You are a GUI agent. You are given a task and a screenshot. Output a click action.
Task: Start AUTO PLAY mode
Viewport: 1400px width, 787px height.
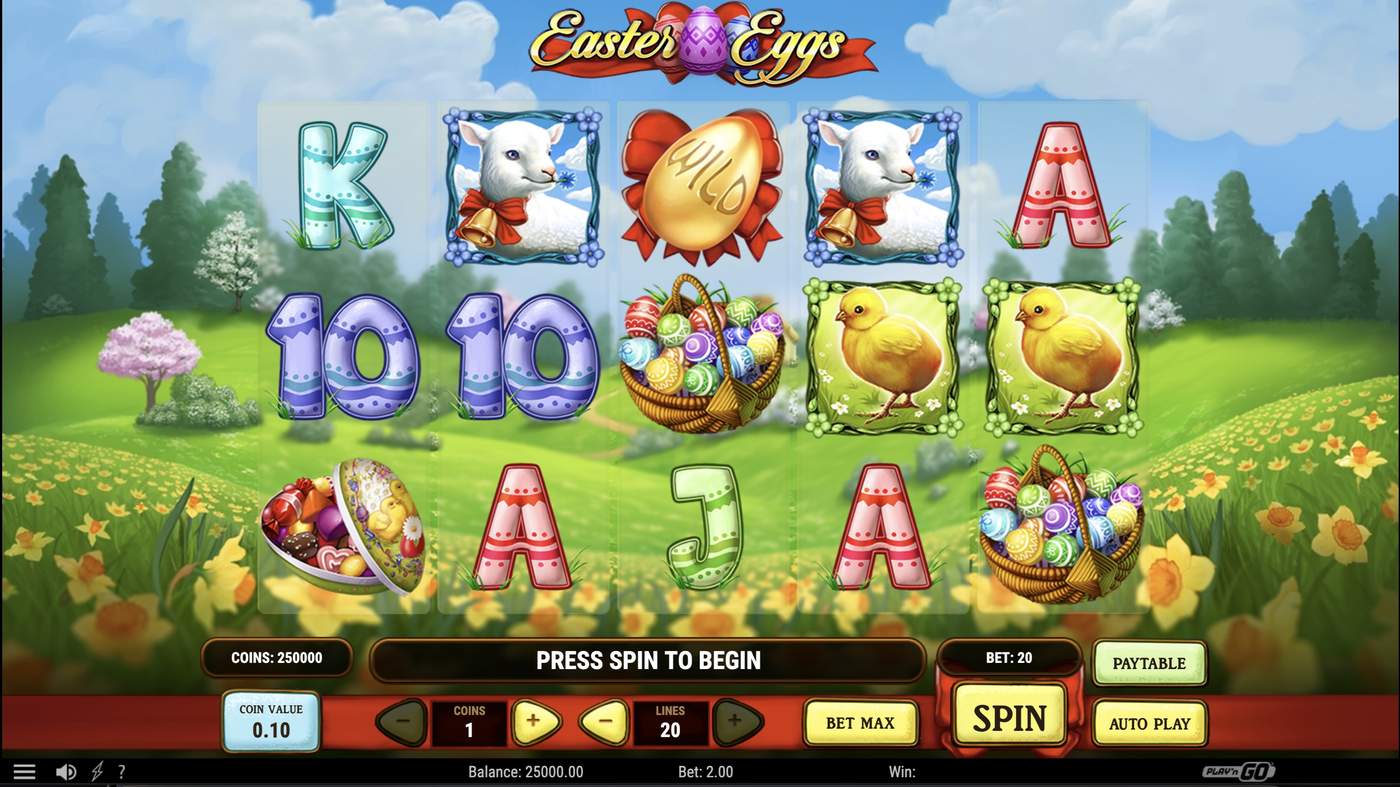tap(1149, 722)
